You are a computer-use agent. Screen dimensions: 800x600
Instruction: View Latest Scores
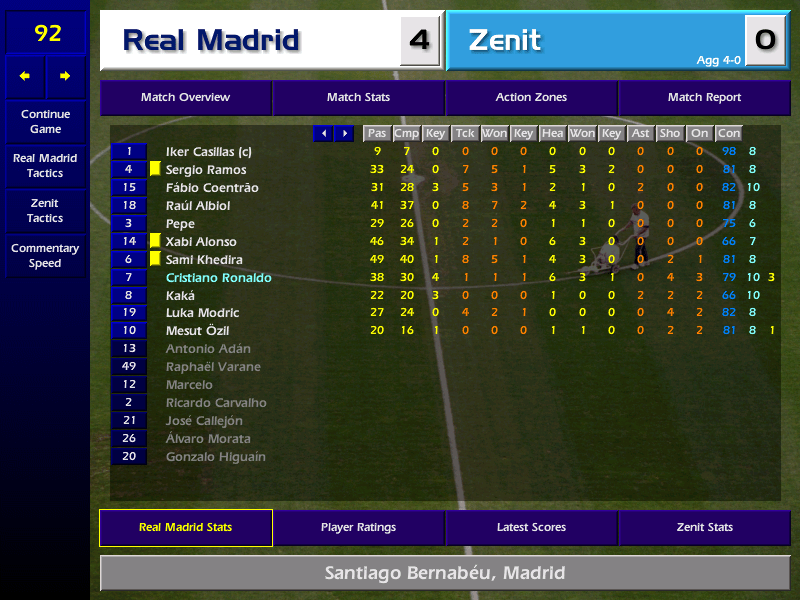click(x=531, y=528)
